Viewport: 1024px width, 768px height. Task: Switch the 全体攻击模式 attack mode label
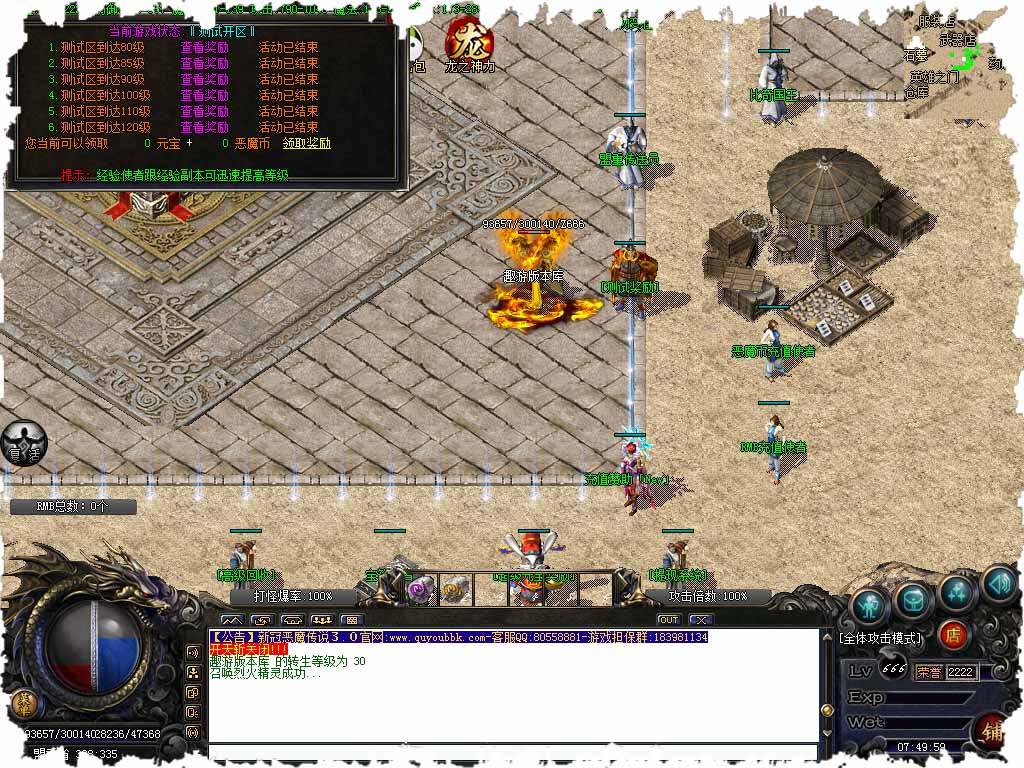click(x=882, y=638)
